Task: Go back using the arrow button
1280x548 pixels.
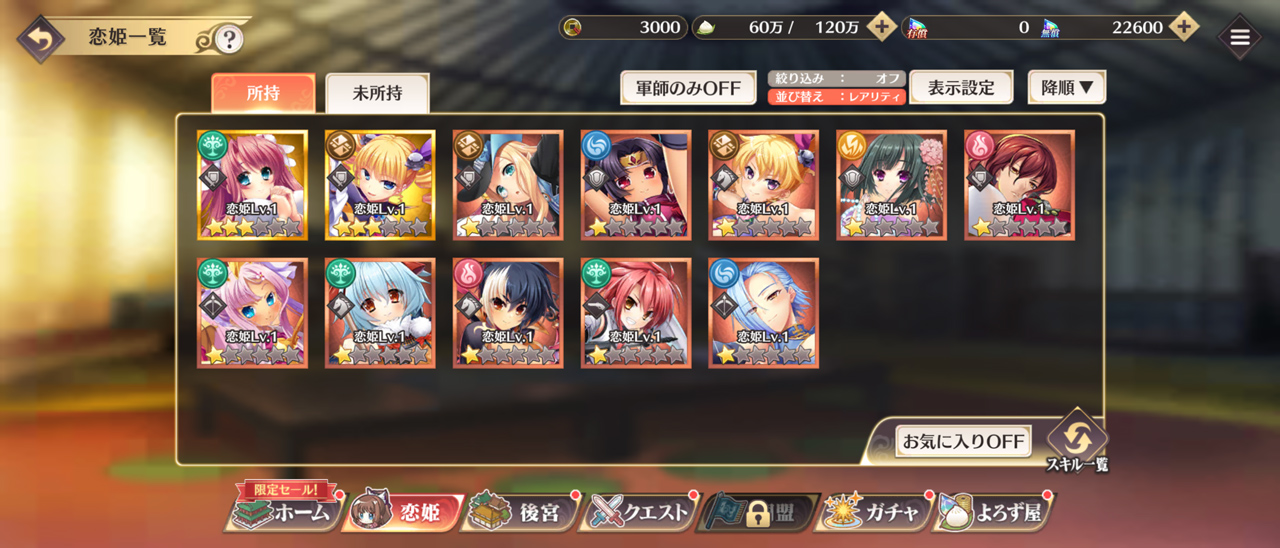Action: coord(40,39)
